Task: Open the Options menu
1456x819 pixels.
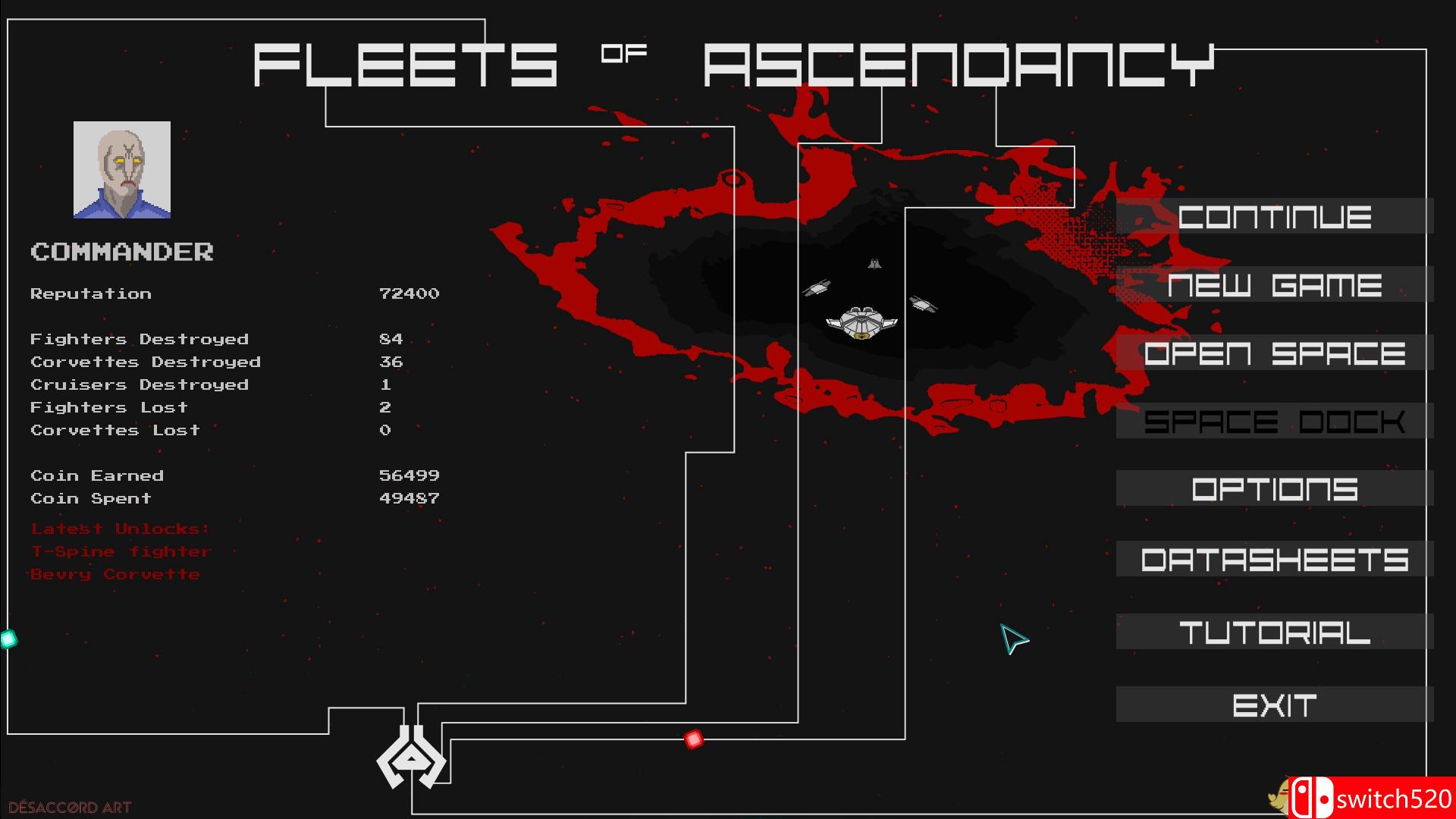Action: click(1274, 490)
